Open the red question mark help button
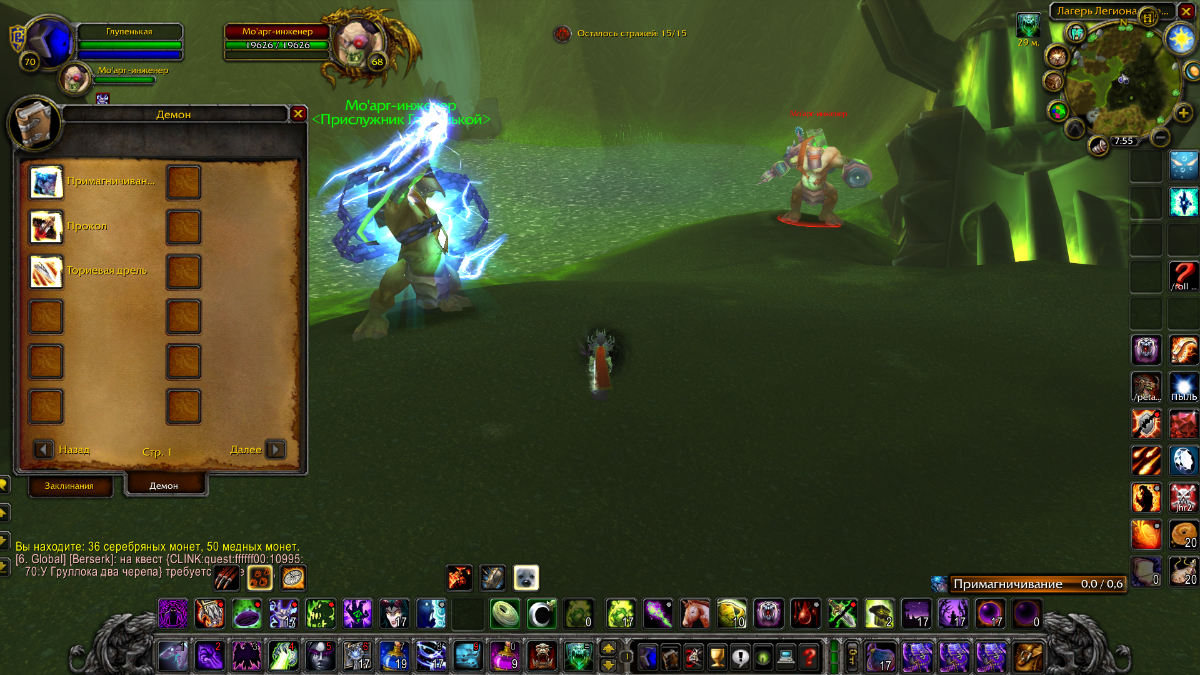This screenshot has height=675, width=1200. click(809, 657)
